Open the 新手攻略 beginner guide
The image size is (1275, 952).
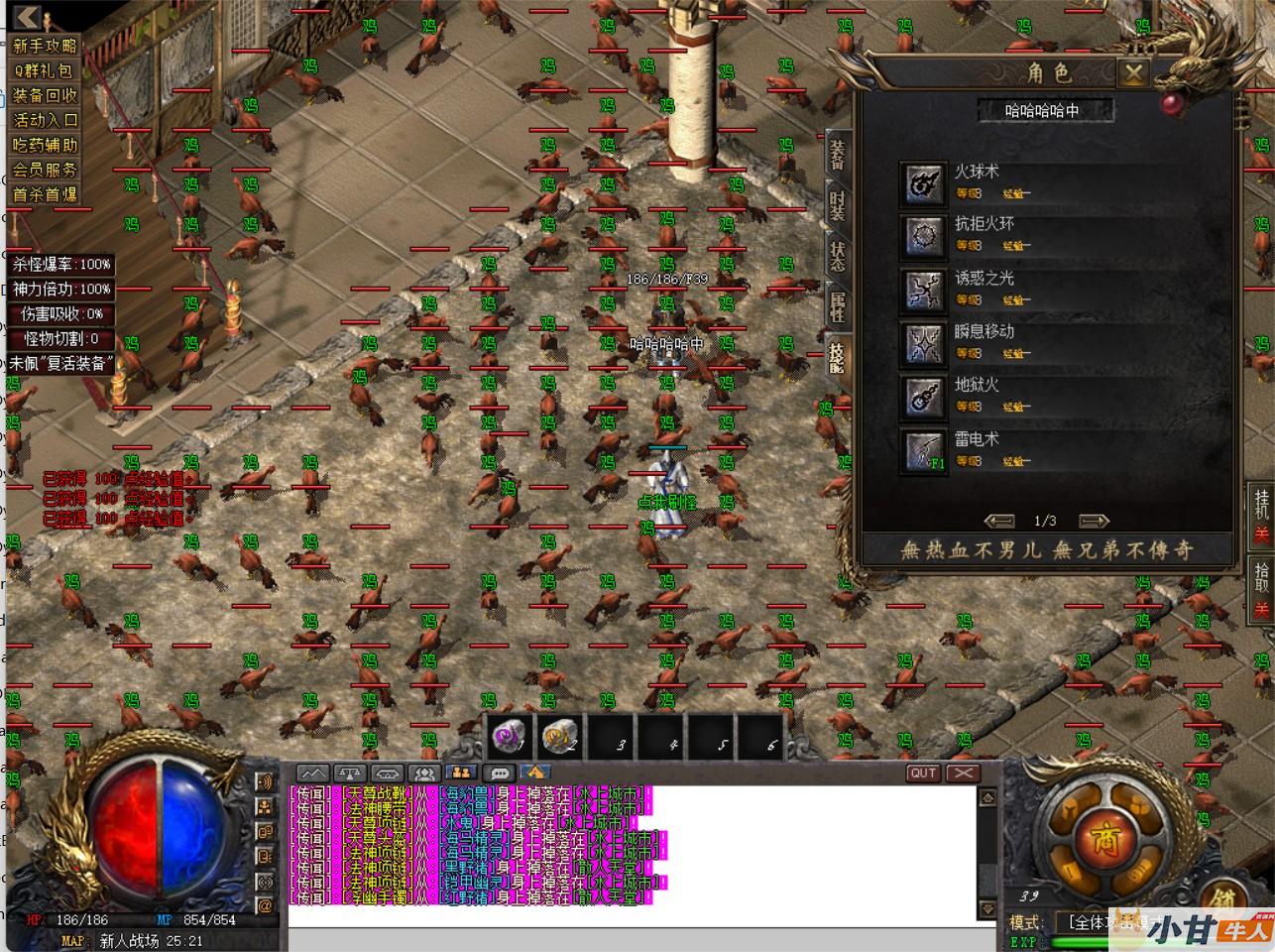pos(45,46)
